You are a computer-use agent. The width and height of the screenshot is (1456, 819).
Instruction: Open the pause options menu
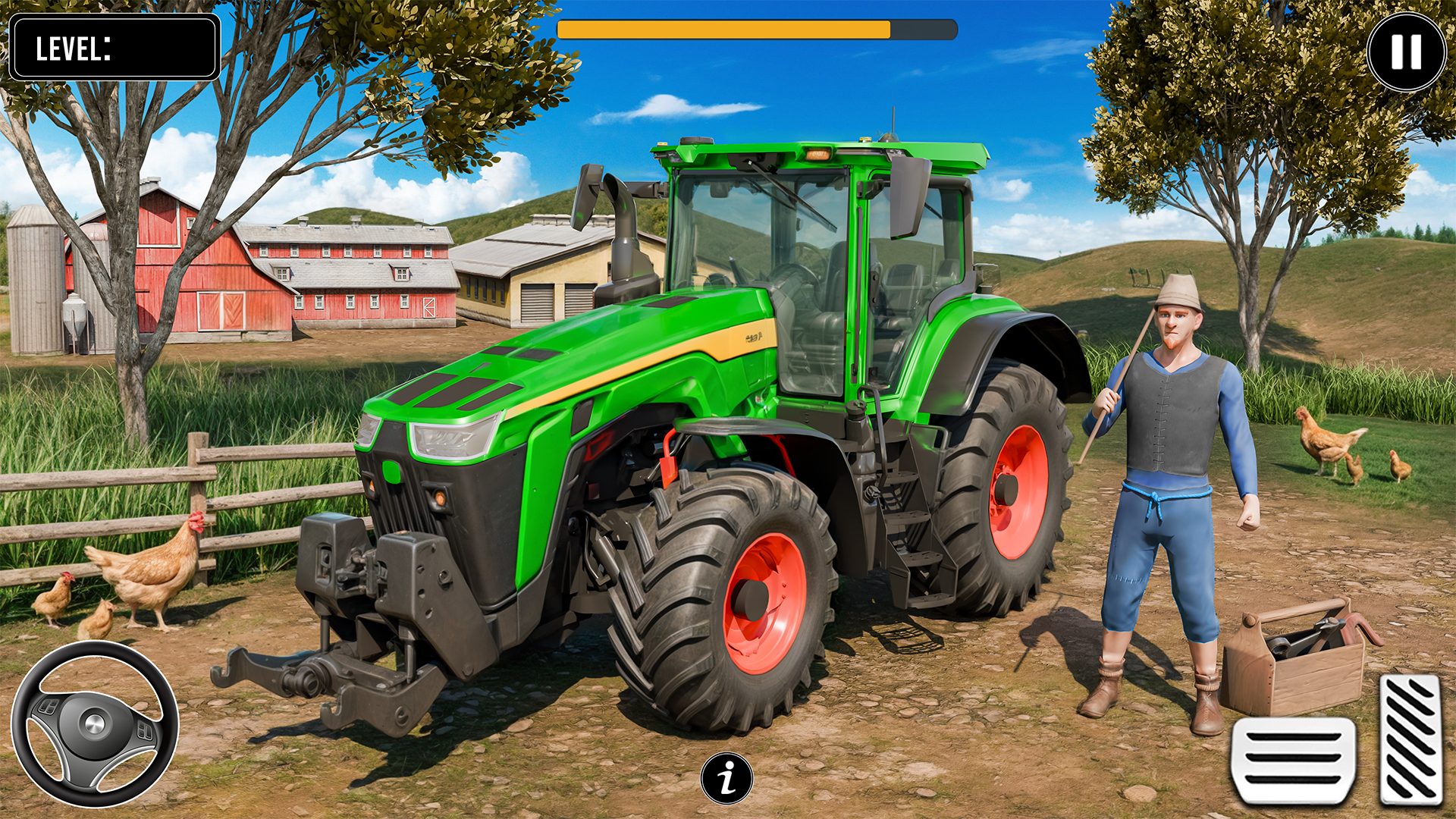(1407, 49)
